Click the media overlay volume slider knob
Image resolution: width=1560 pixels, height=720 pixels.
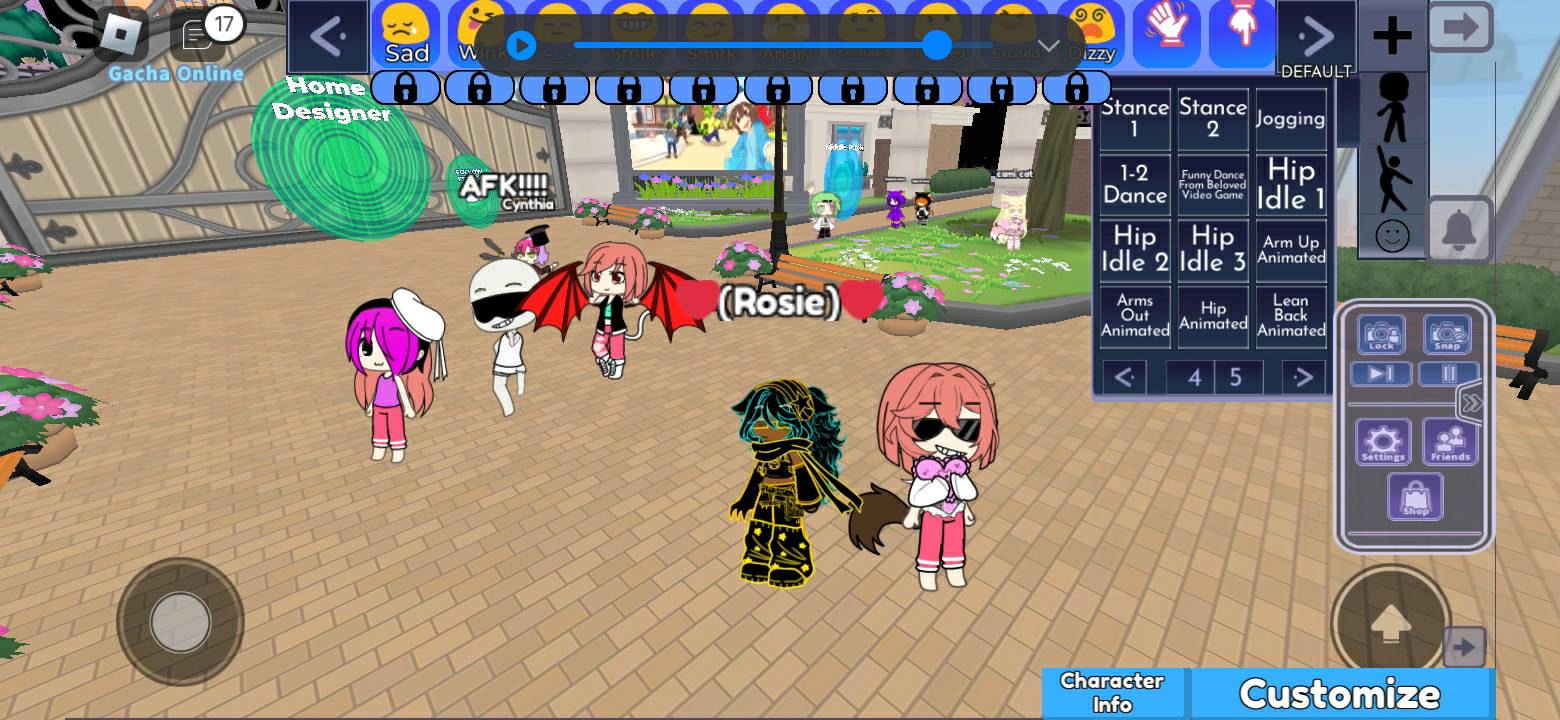(x=937, y=45)
